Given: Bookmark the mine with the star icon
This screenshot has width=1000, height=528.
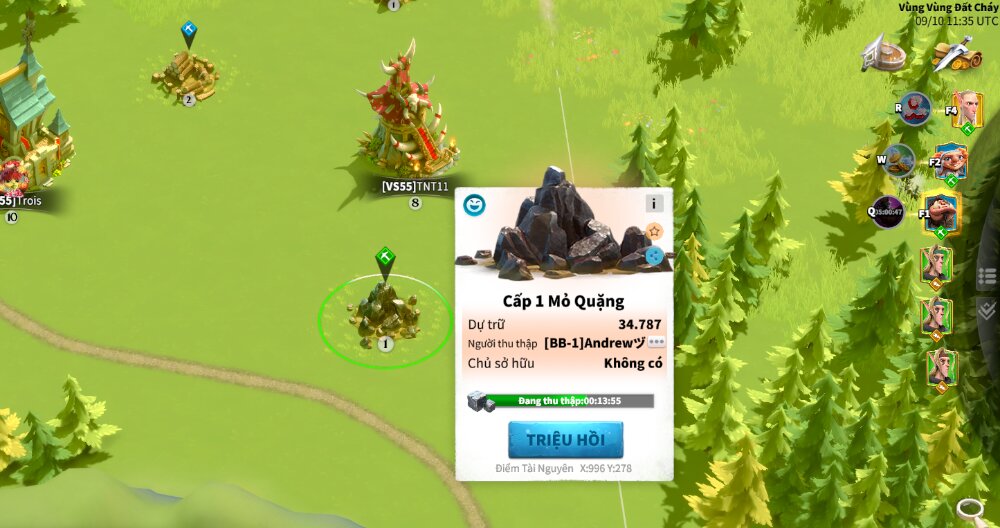Looking at the screenshot, I should [654, 231].
